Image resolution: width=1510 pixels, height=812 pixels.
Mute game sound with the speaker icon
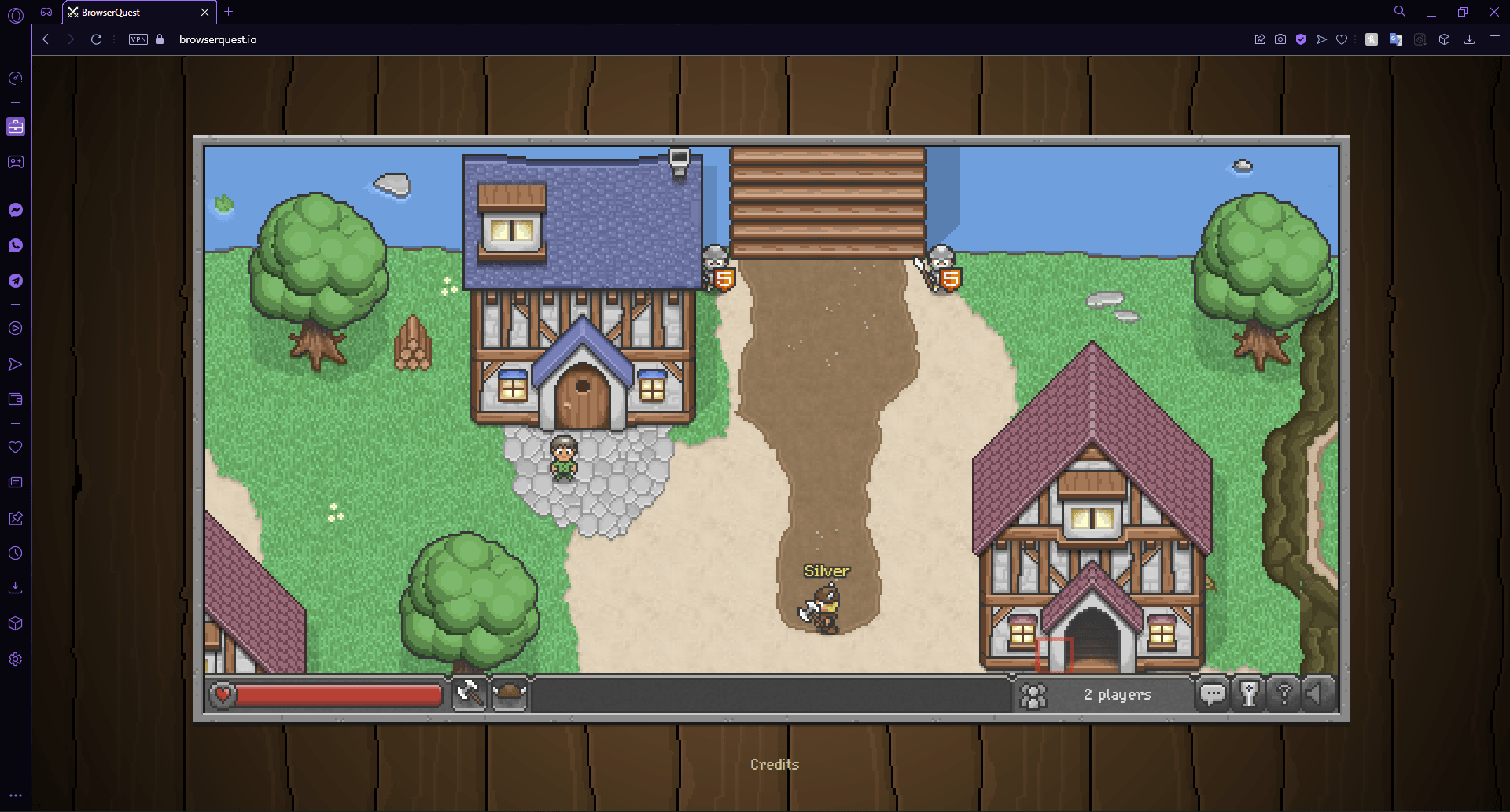click(x=1317, y=694)
